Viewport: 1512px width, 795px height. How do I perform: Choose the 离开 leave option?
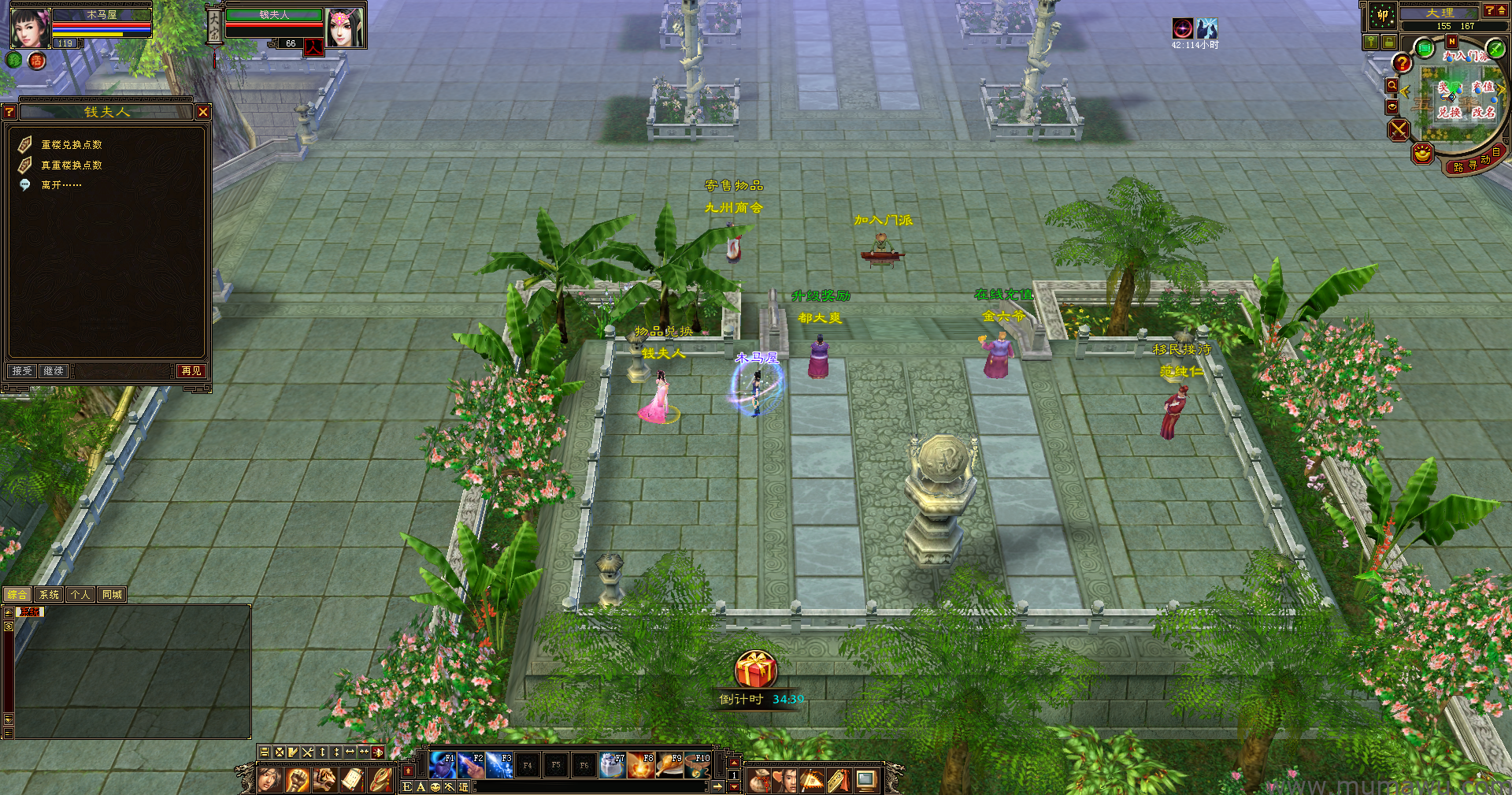pyautogui.click(x=61, y=185)
